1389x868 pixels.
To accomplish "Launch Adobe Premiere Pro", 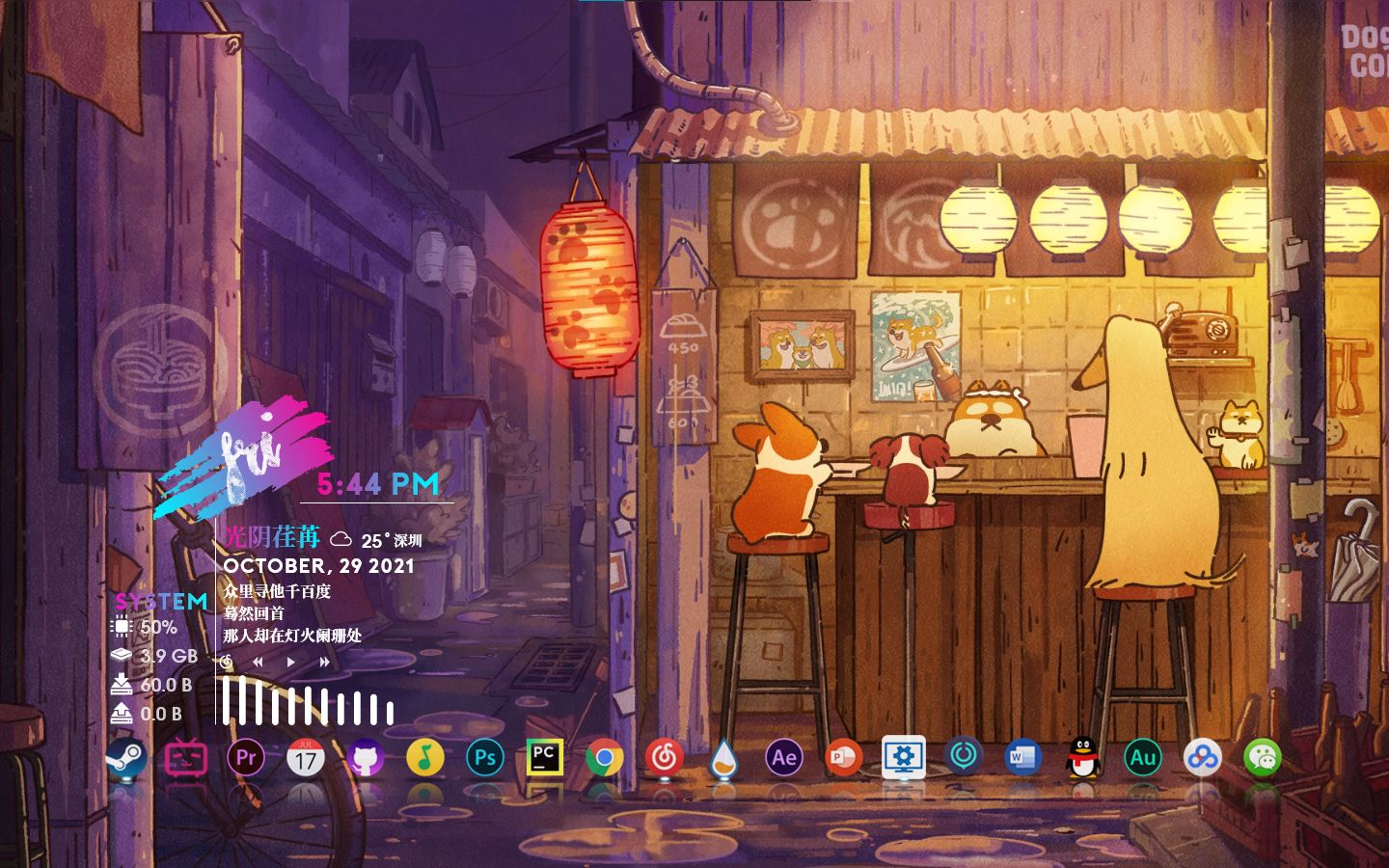I will click(245, 759).
